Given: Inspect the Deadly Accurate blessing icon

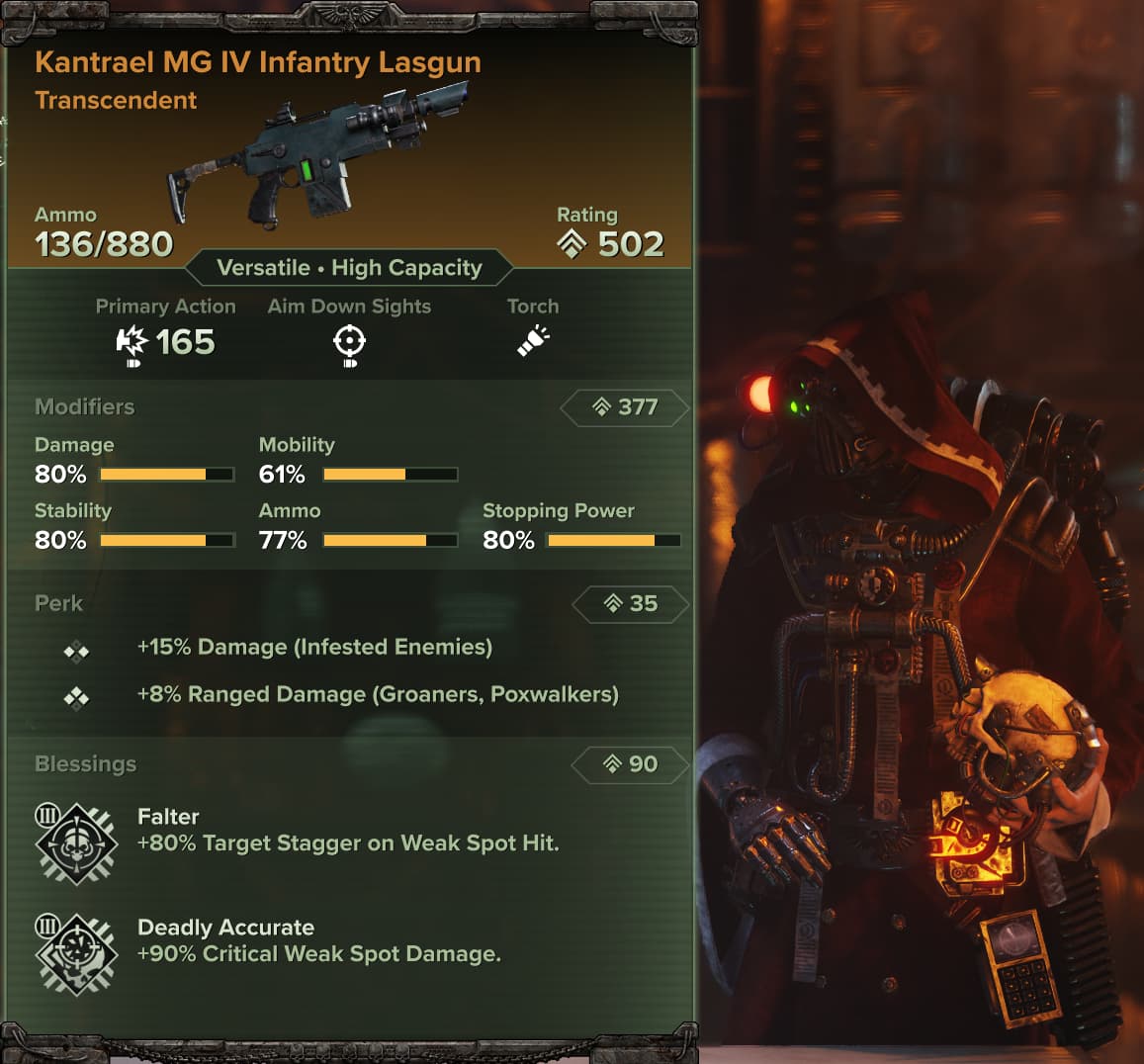Looking at the screenshot, I should 75,953.
